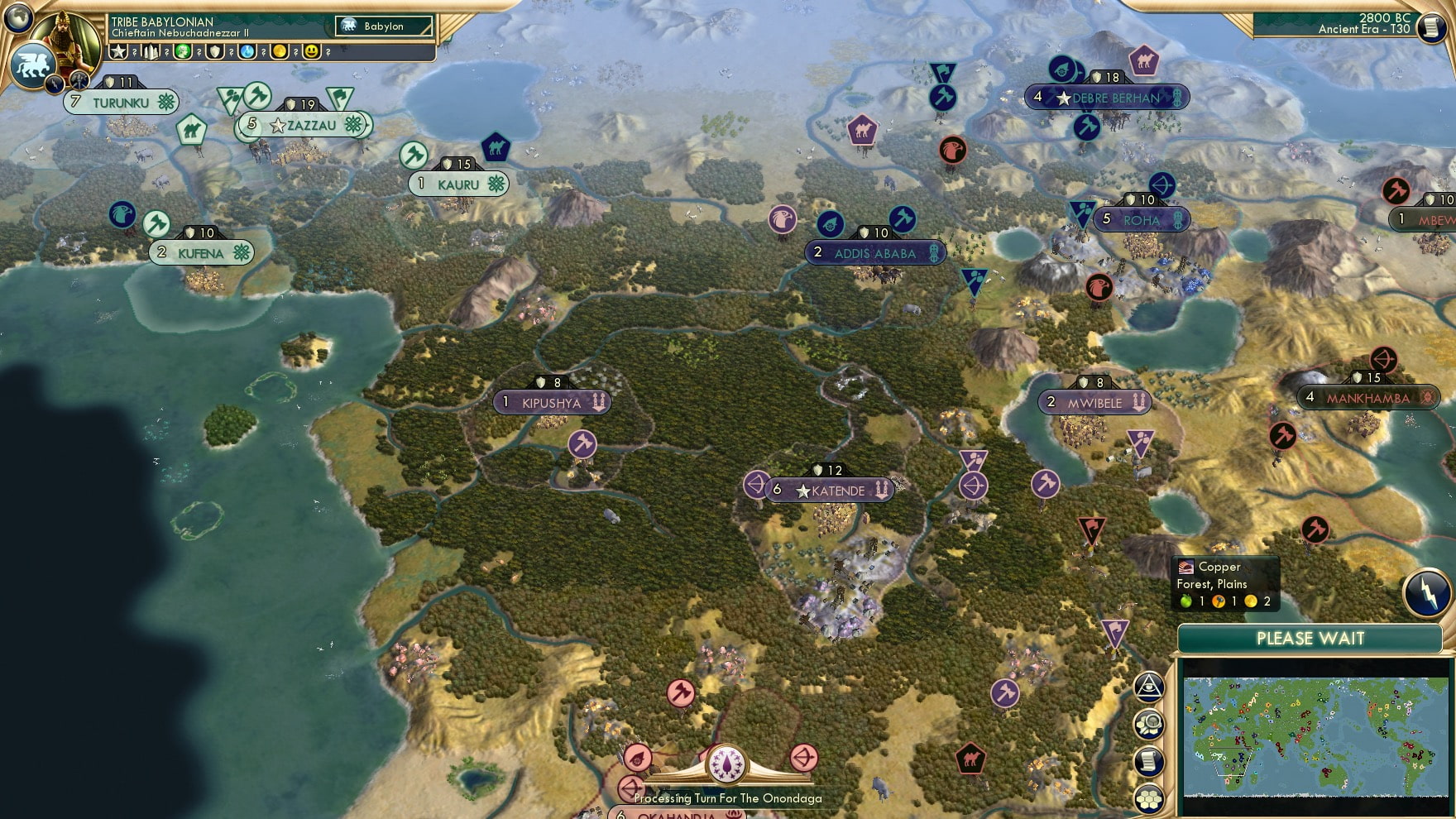Click the Please Wait turn button
The width and height of the screenshot is (1456, 819).
pos(1310,639)
